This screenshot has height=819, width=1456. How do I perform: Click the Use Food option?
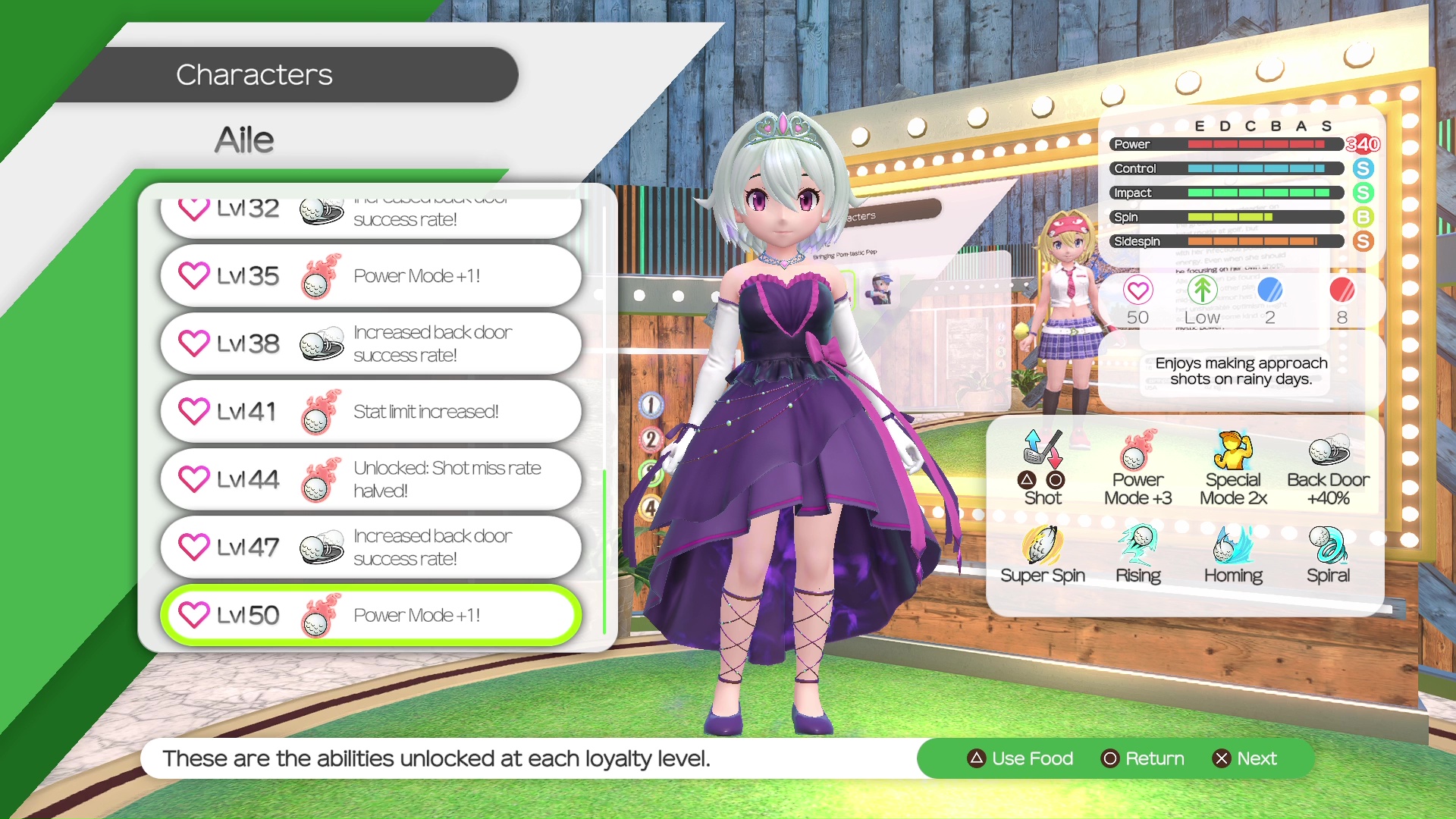pos(1021,758)
